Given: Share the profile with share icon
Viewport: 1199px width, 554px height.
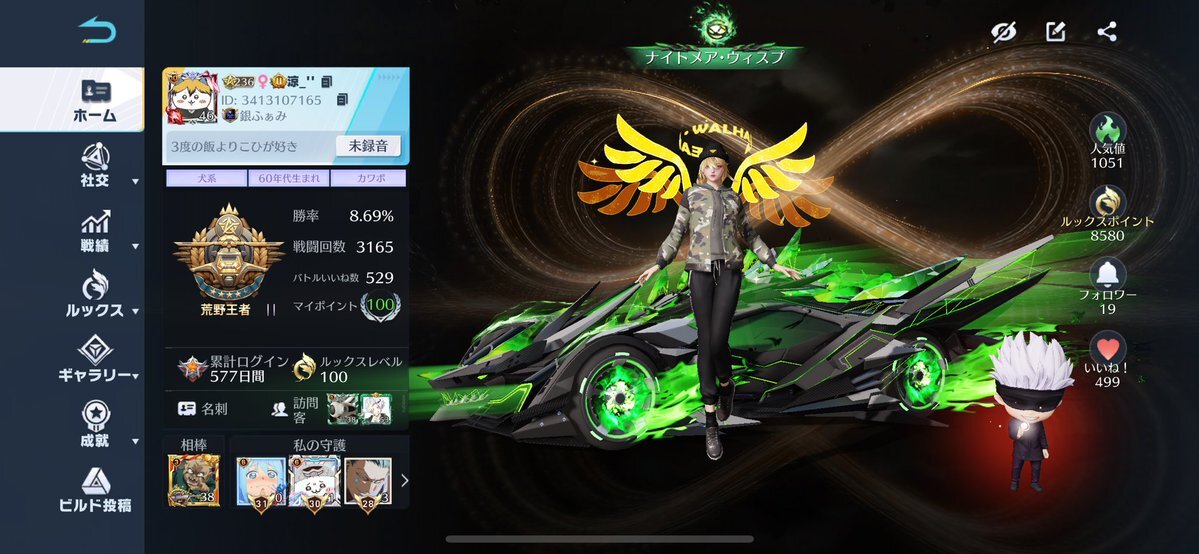Looking at the screenshot, I should [1106, 32].
